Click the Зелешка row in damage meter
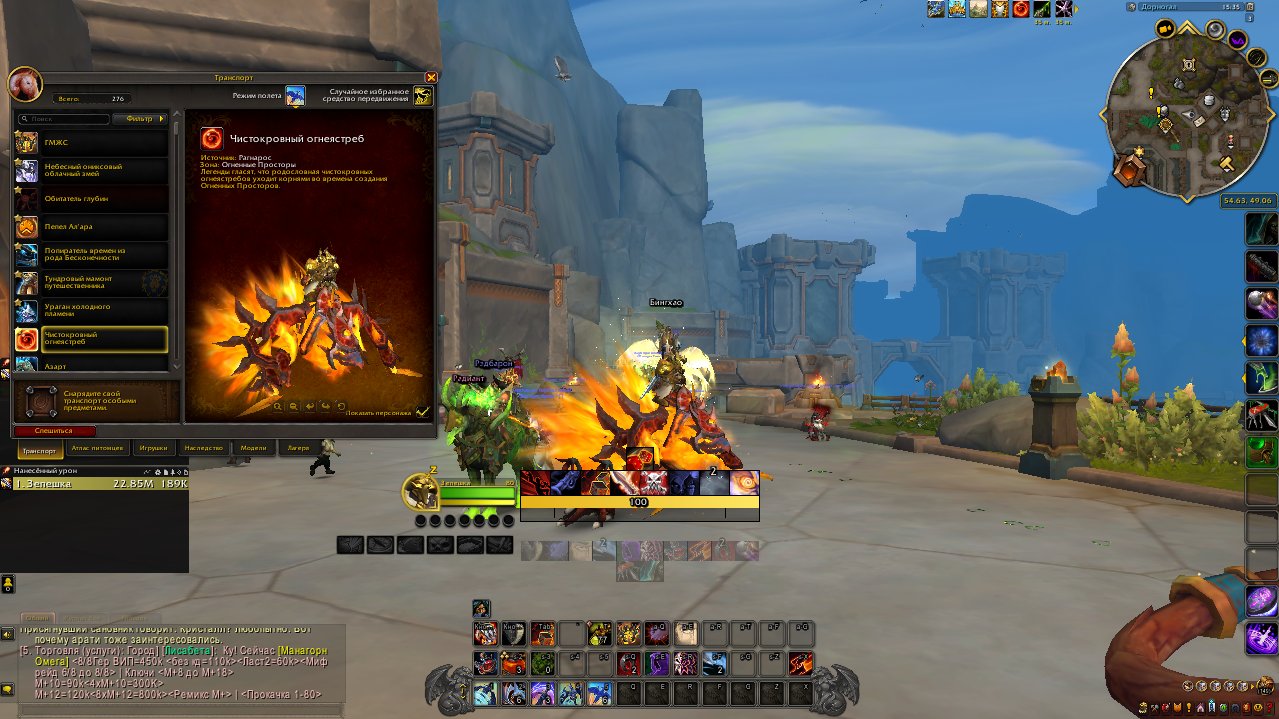This screenshot has height=719, width=1279. point(94,484)
